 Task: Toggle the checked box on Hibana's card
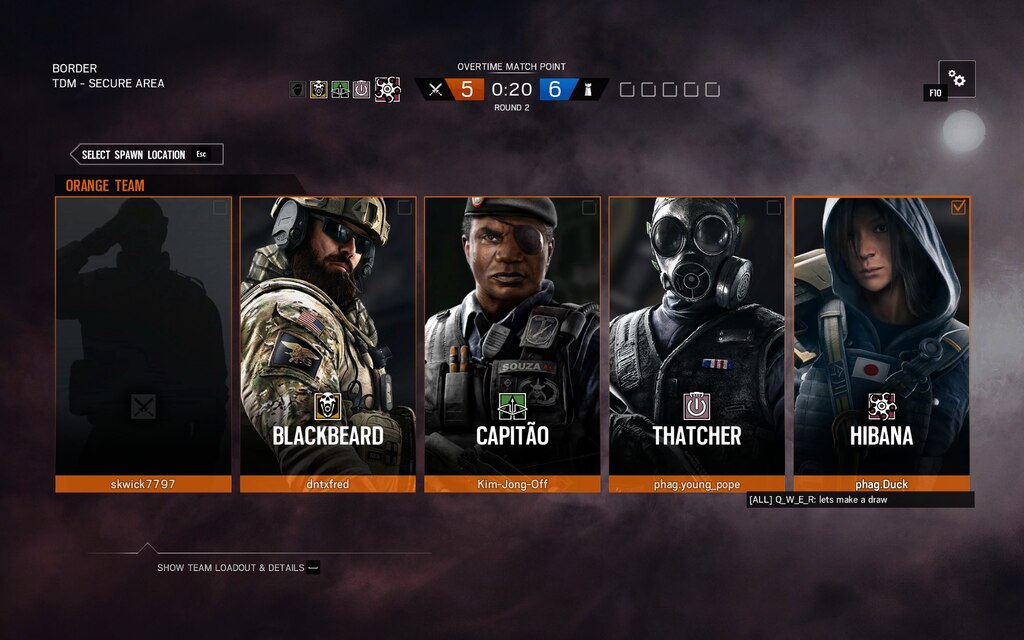click(958, 208)
